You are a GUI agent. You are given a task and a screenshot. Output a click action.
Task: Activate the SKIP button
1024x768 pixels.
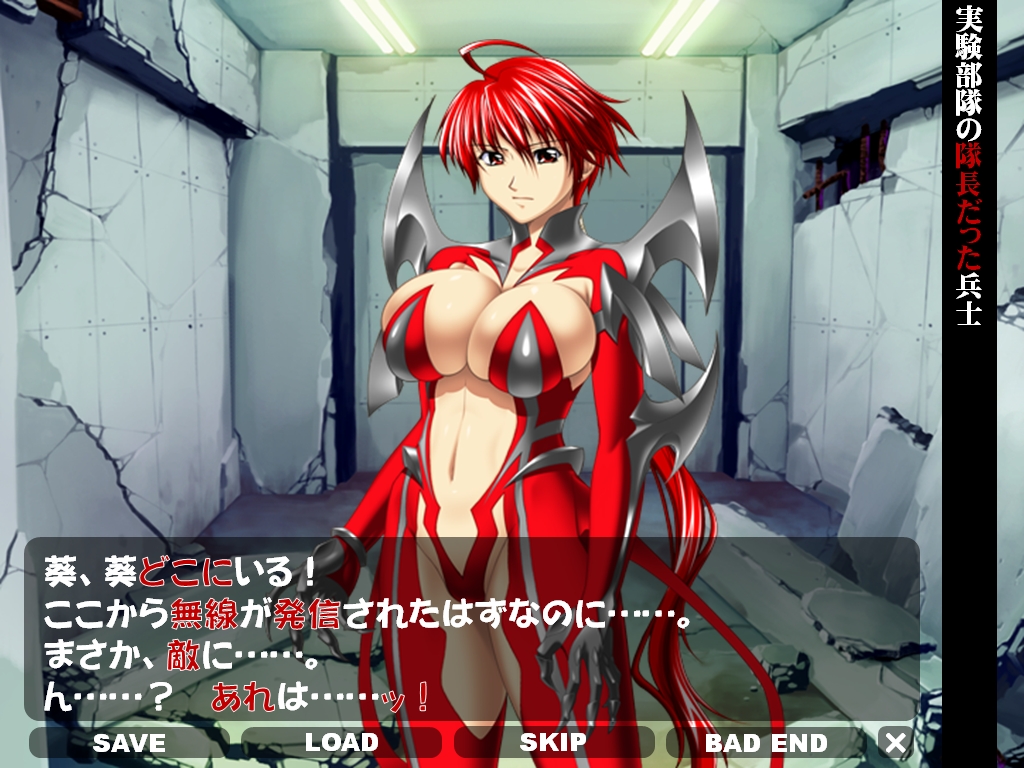point(553,743)
